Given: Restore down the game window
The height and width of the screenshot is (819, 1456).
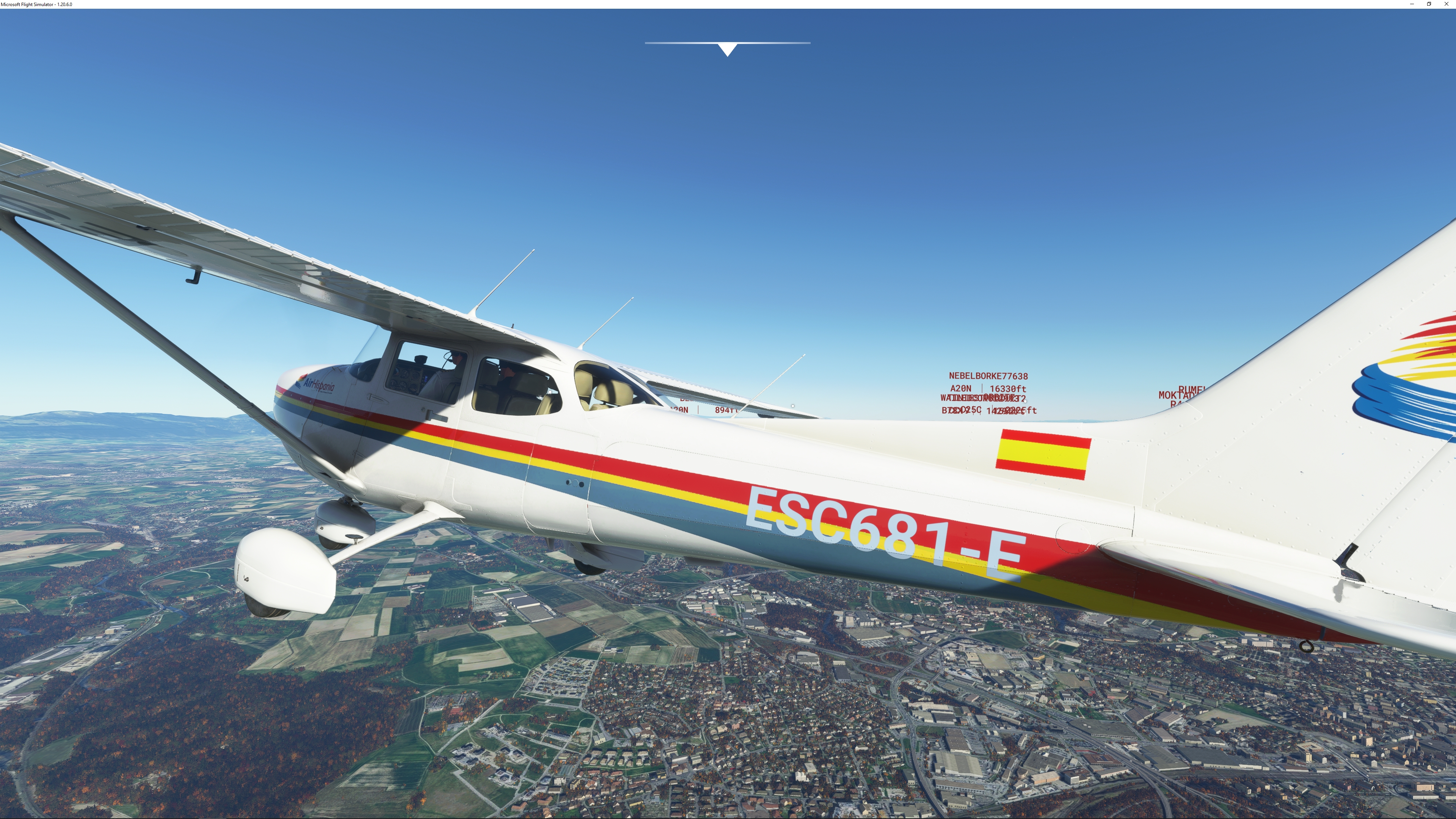Looking at the screenshot, I should (x=1429, y=4).
